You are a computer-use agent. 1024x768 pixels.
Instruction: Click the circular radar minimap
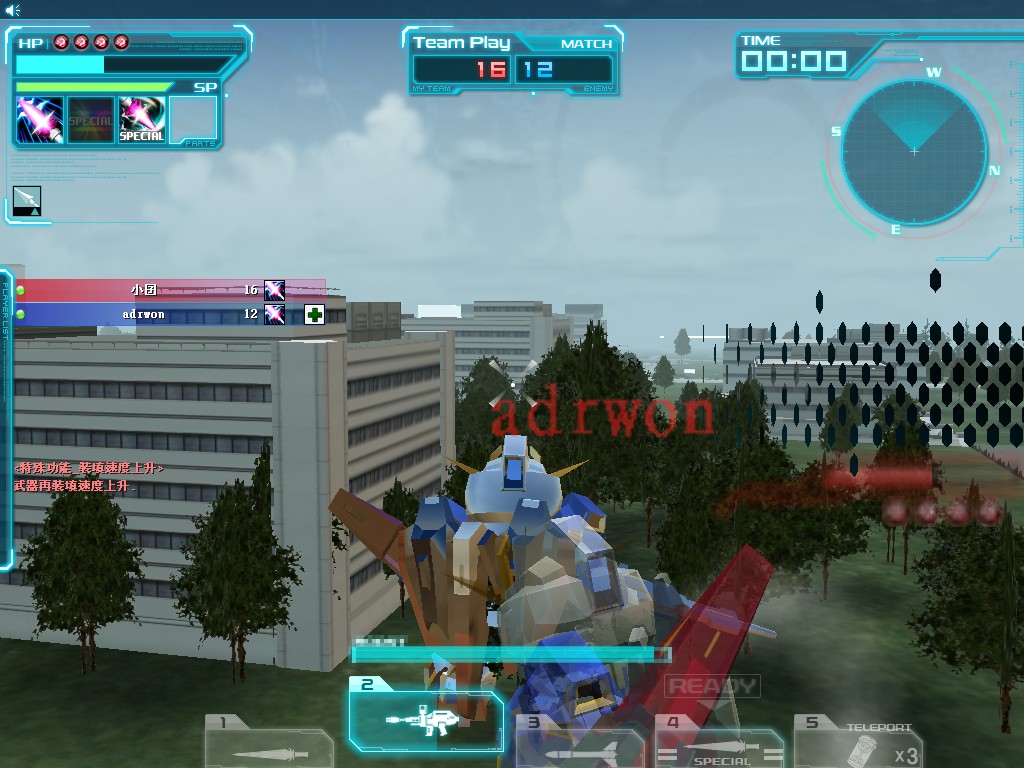[914, 152]
